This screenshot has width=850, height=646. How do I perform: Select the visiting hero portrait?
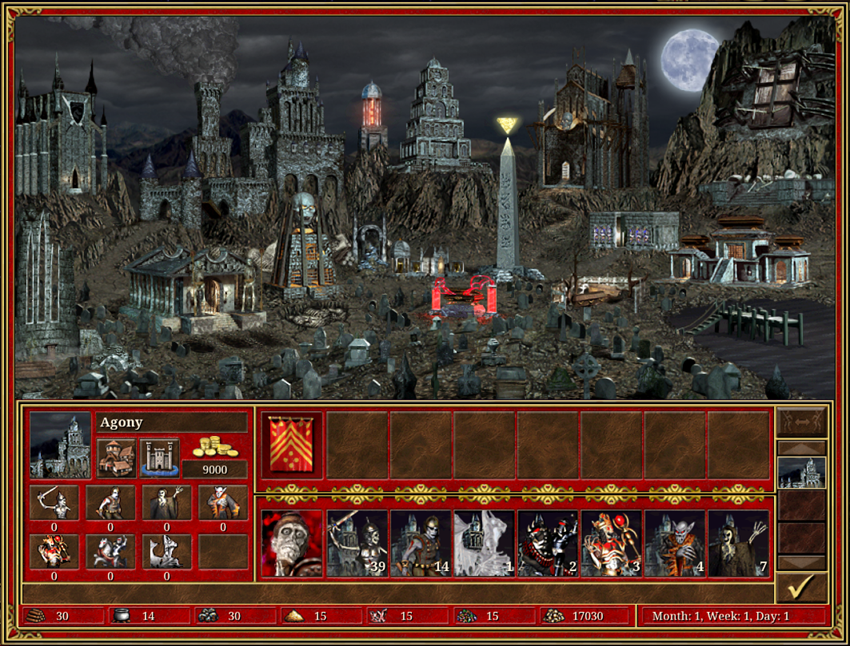coord(292,544)
